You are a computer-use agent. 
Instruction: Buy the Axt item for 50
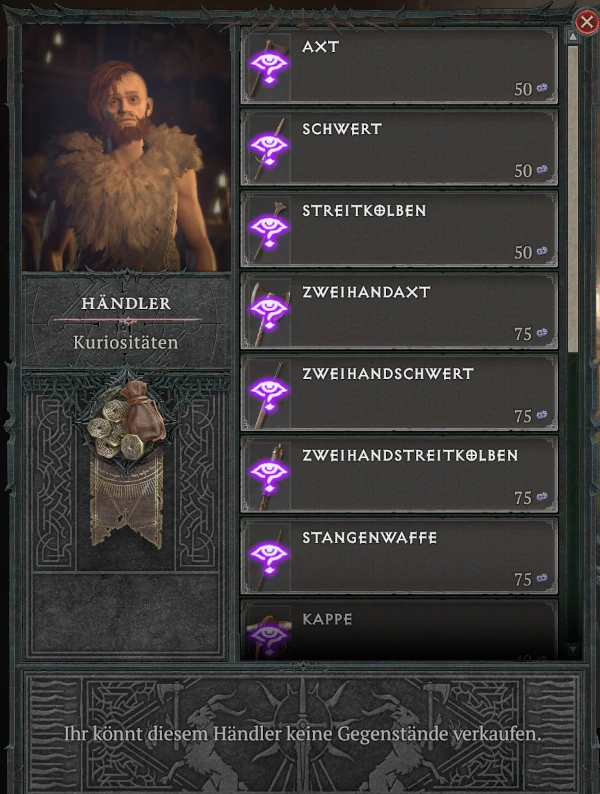click(x=399, y=65)
